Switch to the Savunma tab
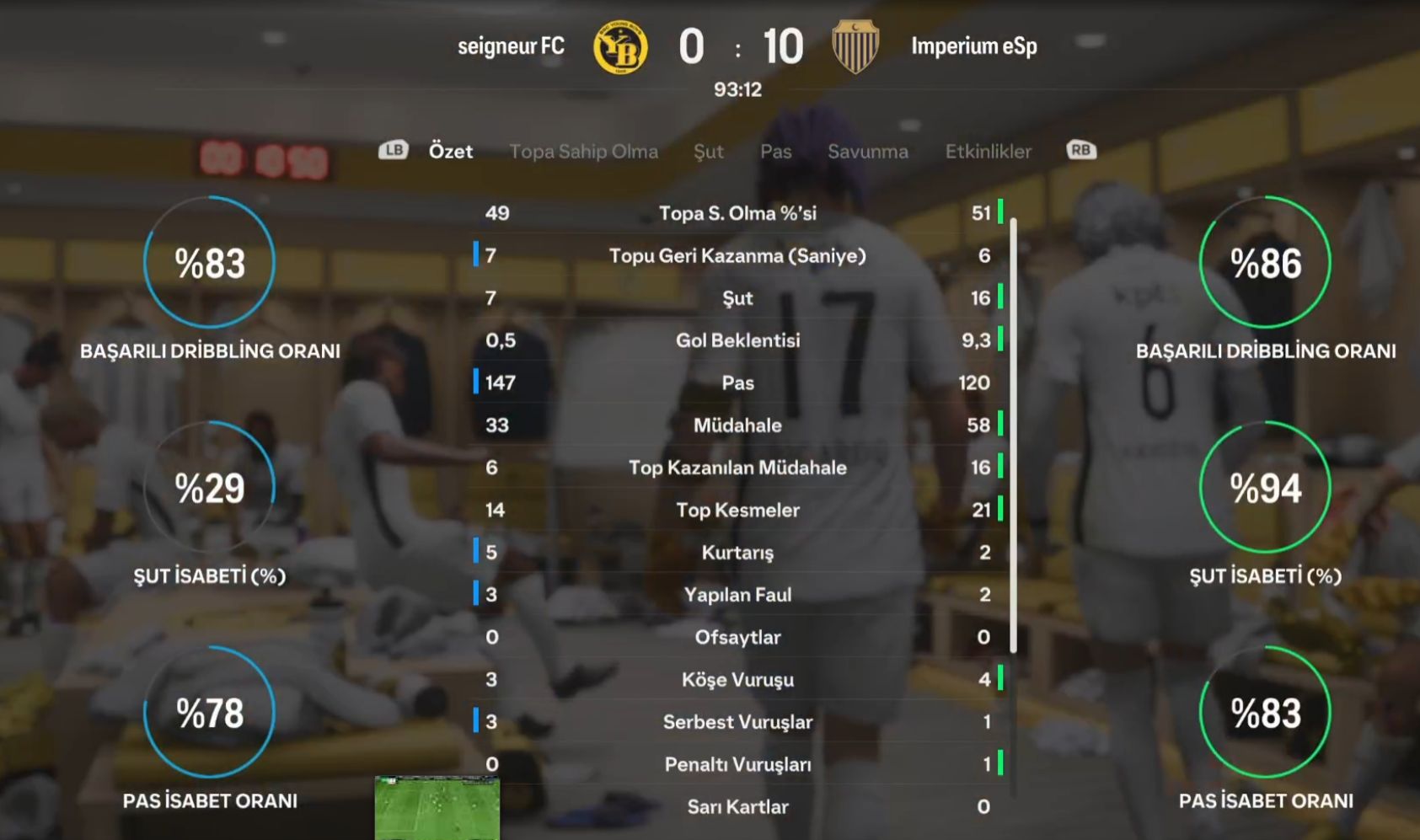This screenshot has width=1420, height=840. pyautogui.click(x=867, y=152)
